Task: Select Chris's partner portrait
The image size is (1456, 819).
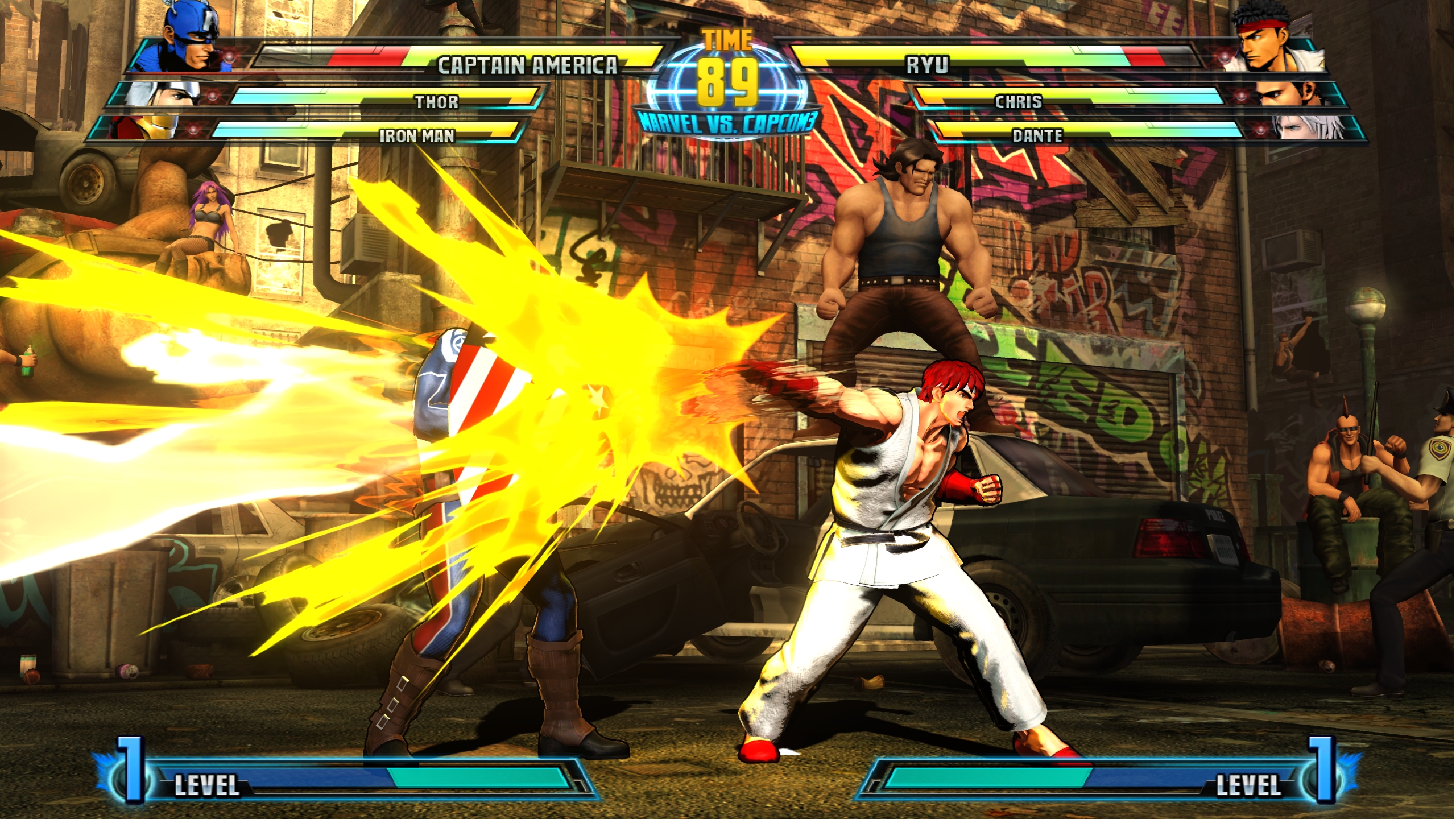Action: [1288, 94]
